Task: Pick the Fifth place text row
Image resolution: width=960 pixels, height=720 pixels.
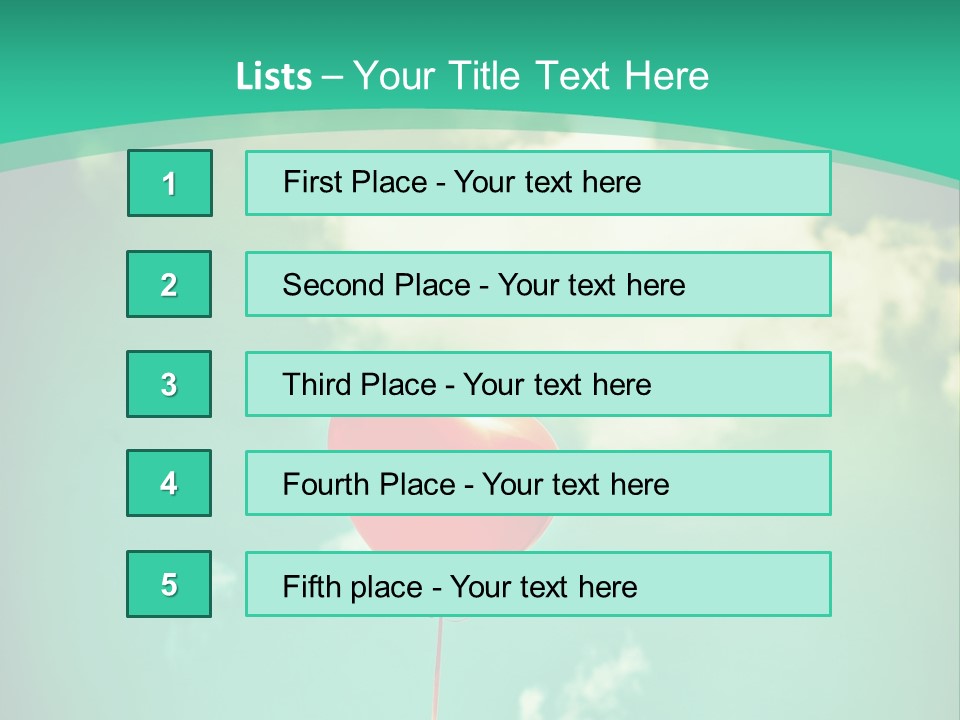Action: tap(538, 585)
